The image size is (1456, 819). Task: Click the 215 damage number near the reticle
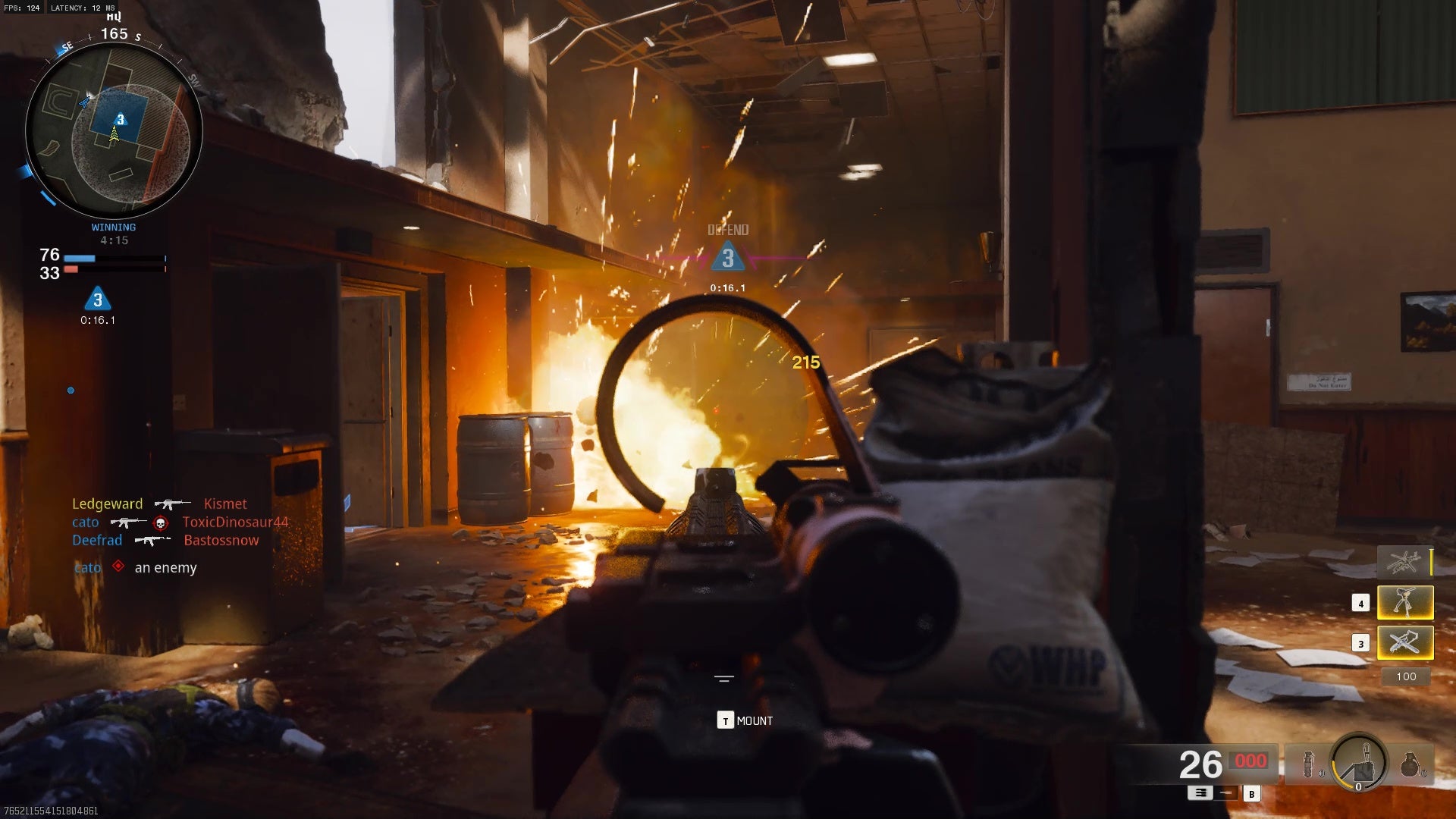[805, 360]
